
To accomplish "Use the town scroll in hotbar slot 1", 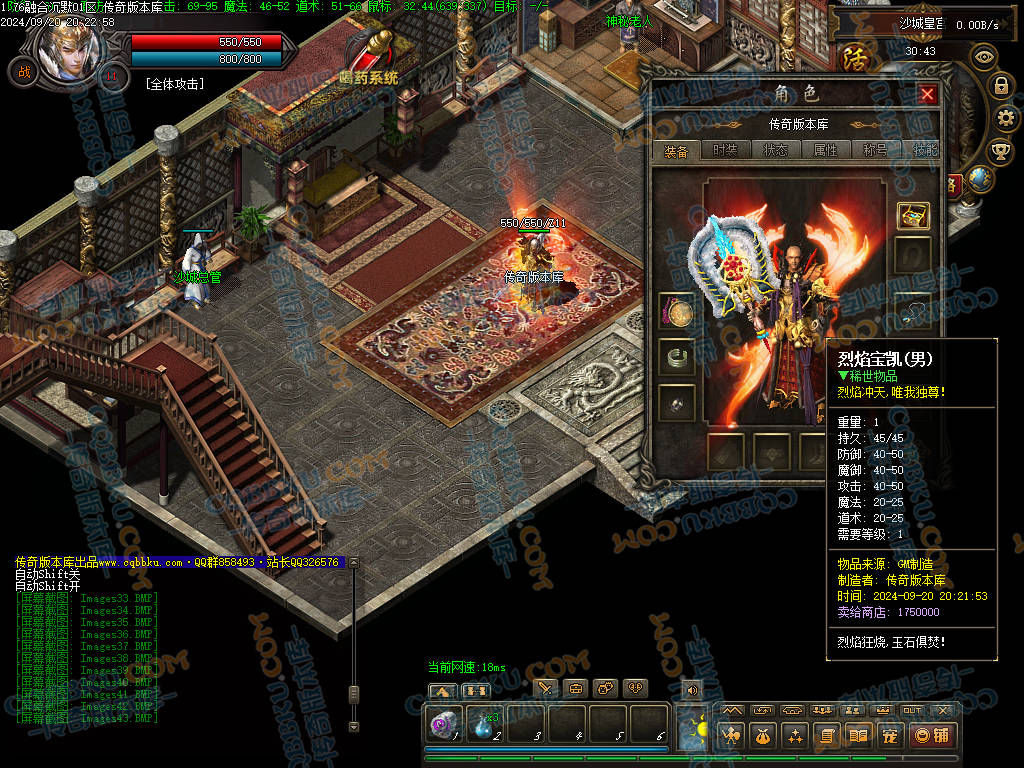I will pyautogui.click(x=444, y=723).
